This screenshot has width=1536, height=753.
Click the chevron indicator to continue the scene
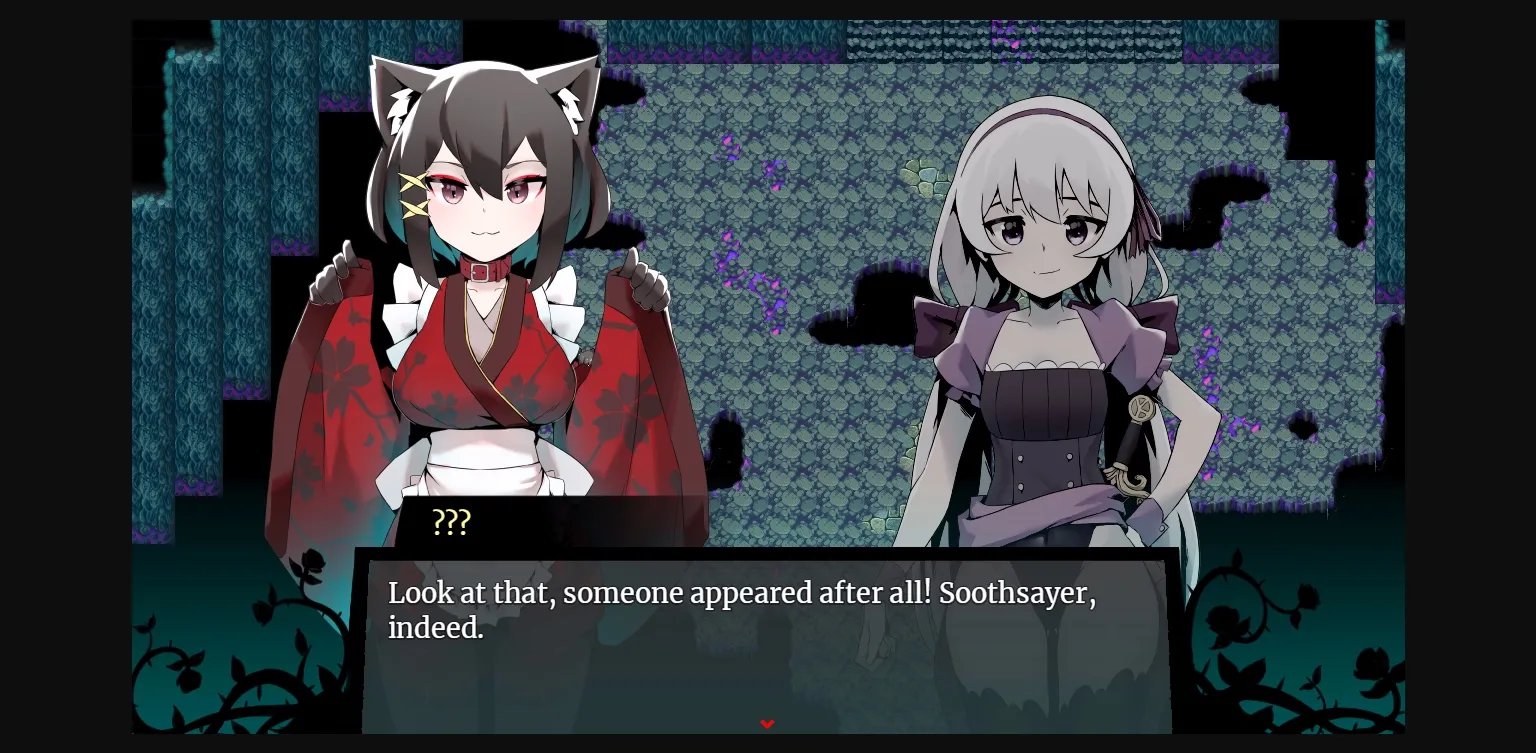tap(767, 723)
